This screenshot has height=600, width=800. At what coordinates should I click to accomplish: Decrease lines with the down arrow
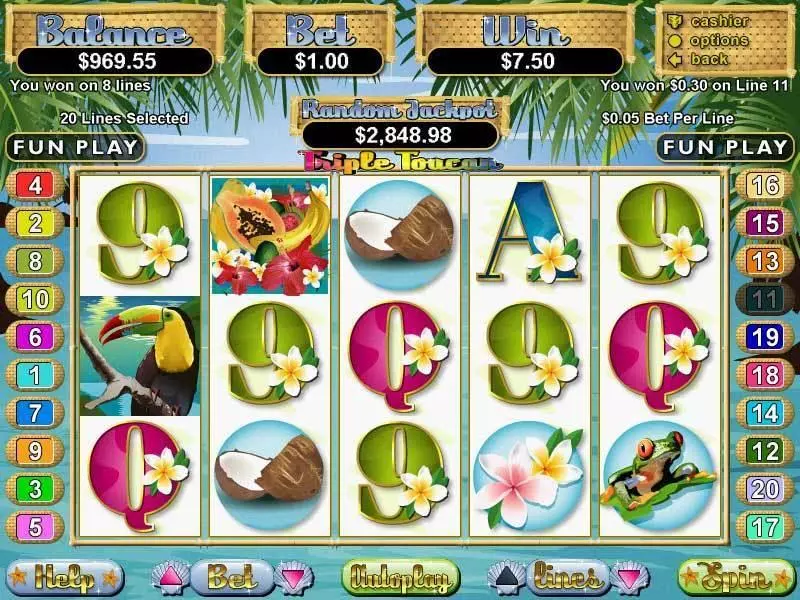pos(626,577)
